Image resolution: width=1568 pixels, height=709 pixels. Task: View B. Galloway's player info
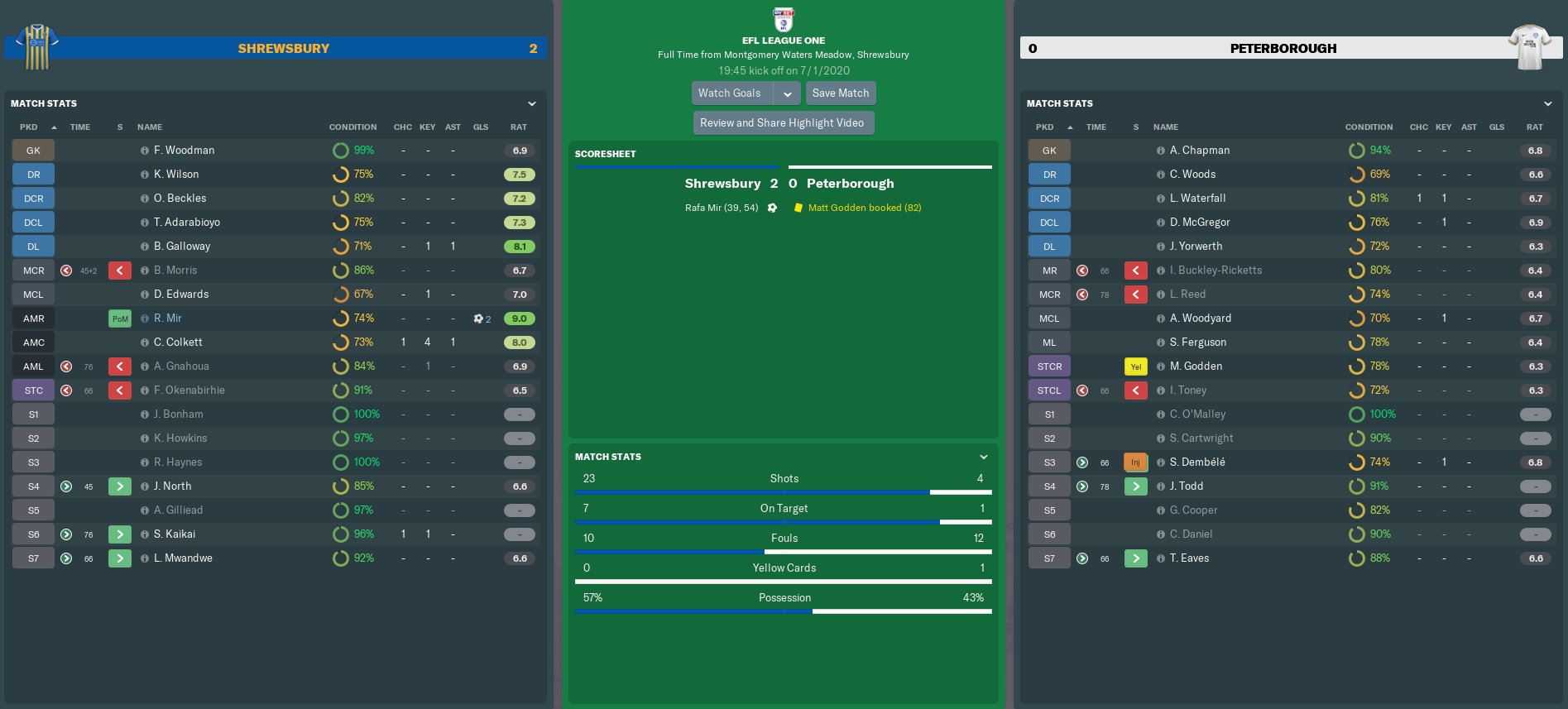[182, 247]
